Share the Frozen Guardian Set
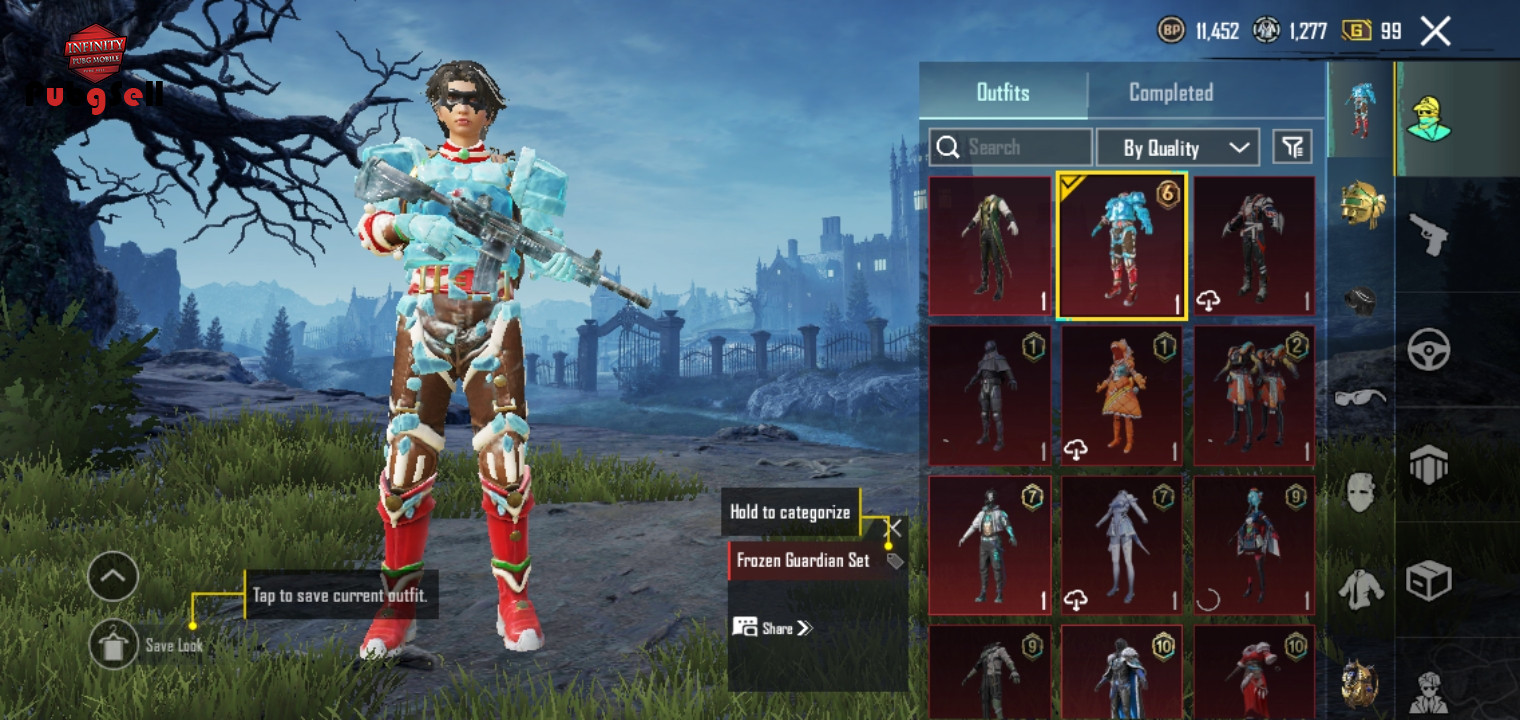 (773, 628)
